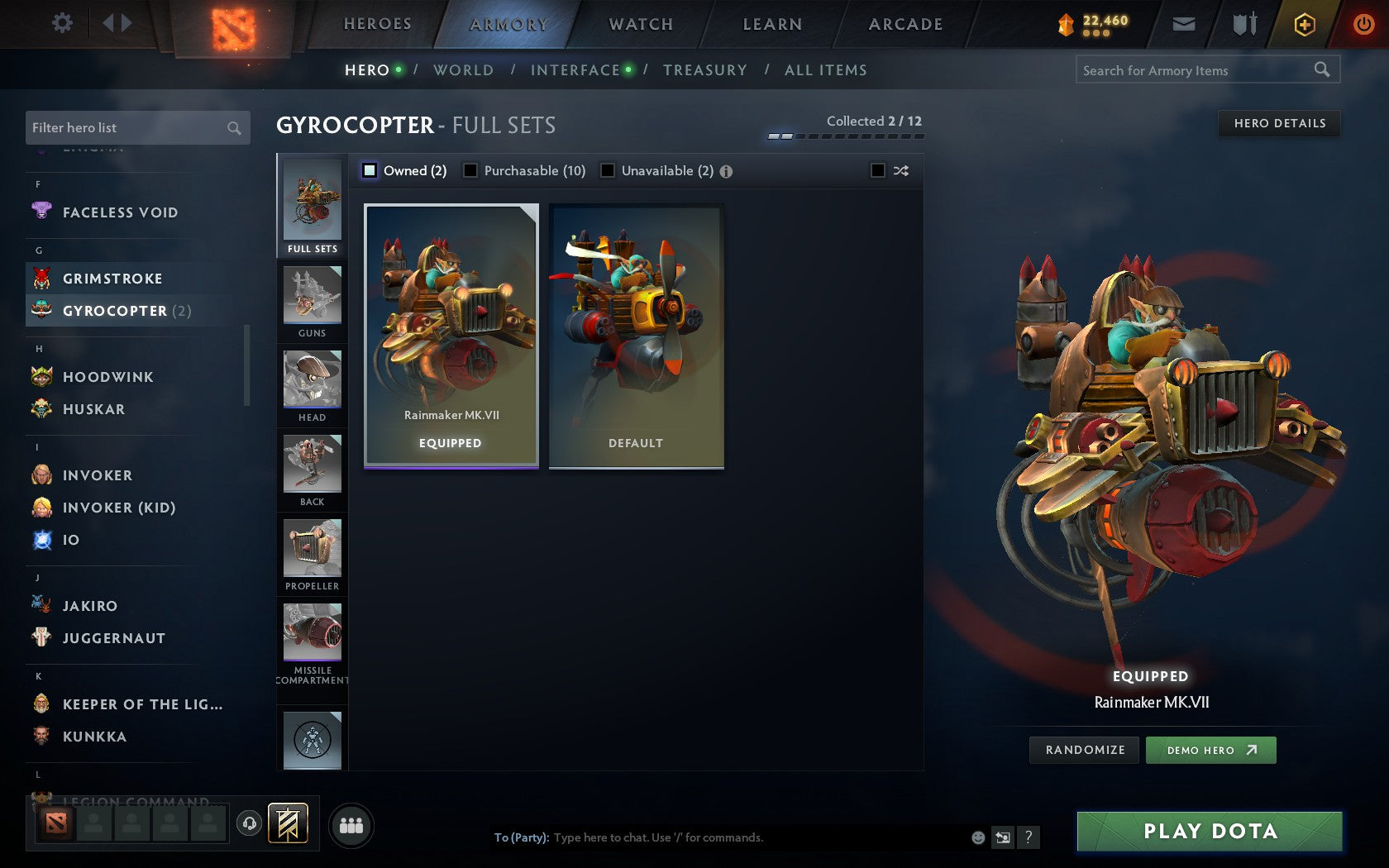1389x868 pixels.
Task: Click the Demo Hero button
Action: tap(1210, 751)
